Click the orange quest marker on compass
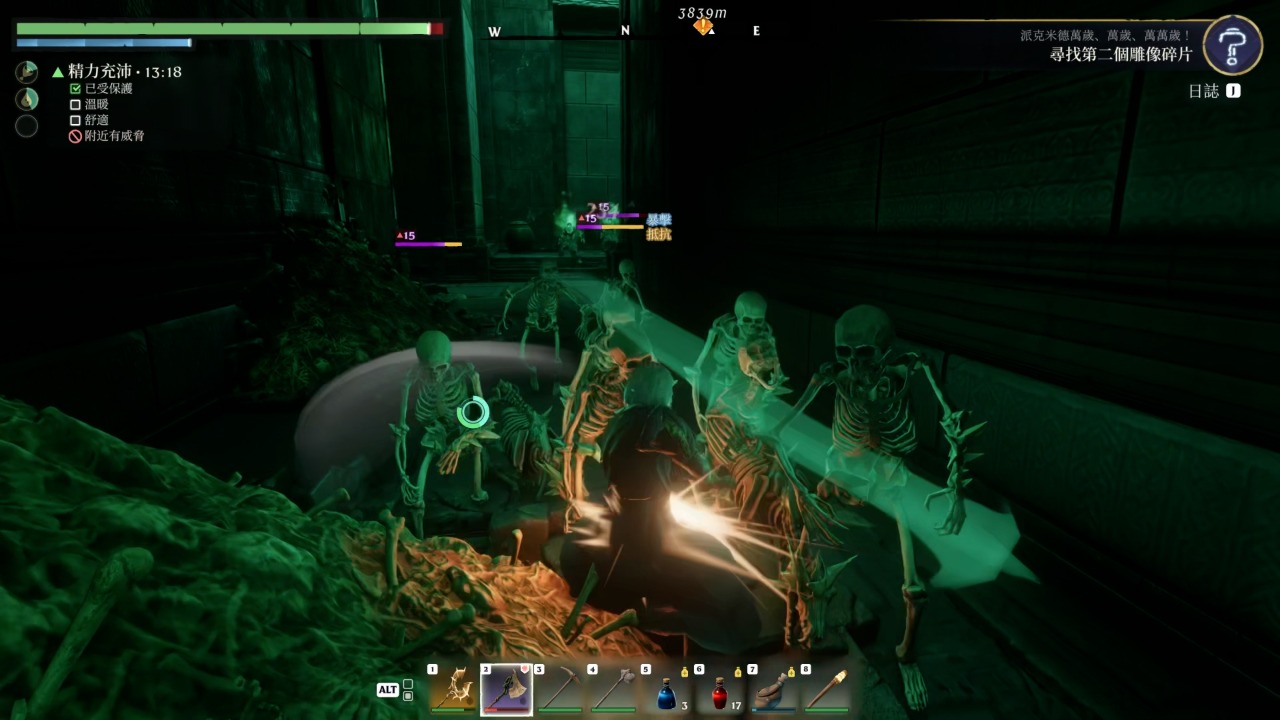This screenshot has height=720, width=1280. 703,27
